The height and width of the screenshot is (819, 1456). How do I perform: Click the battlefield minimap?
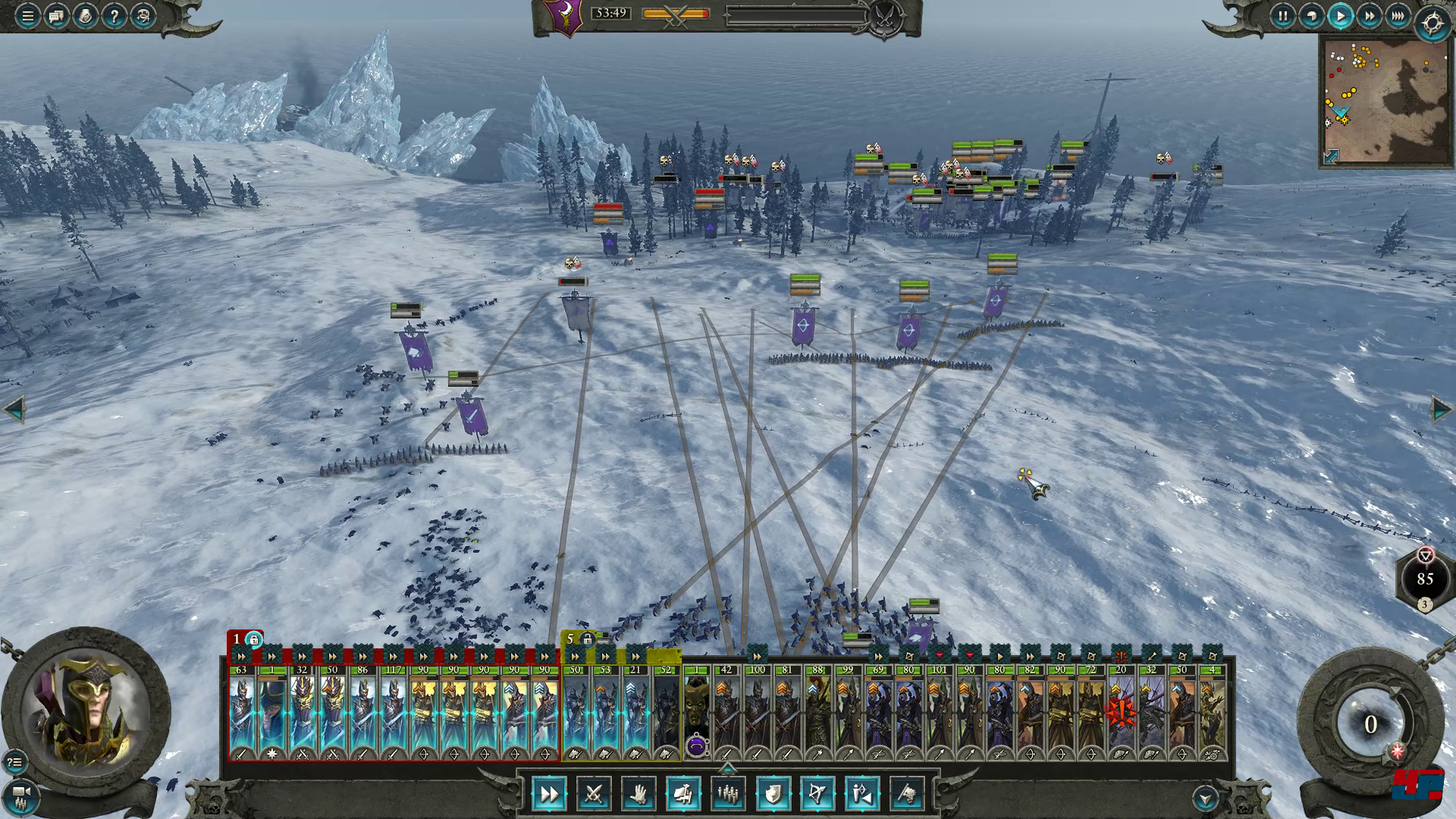(1385, 99)
